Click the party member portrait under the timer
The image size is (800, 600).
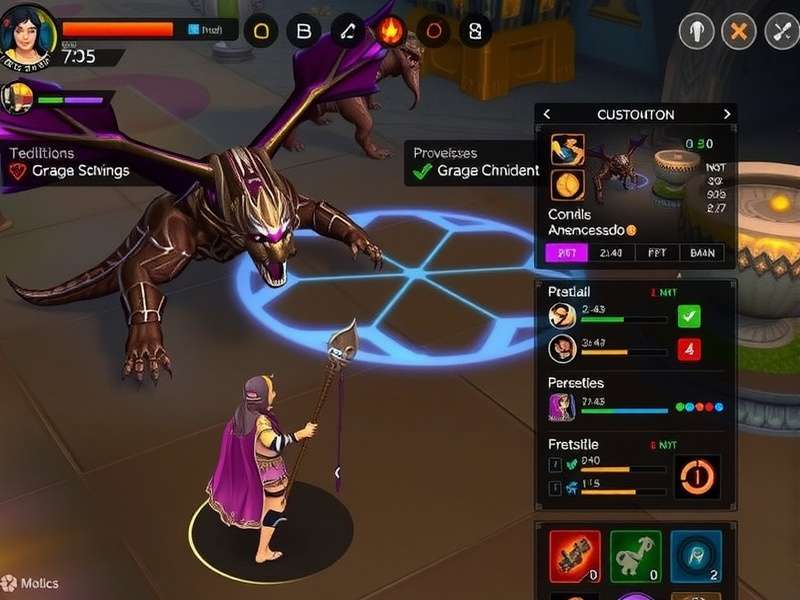point(19,97)
